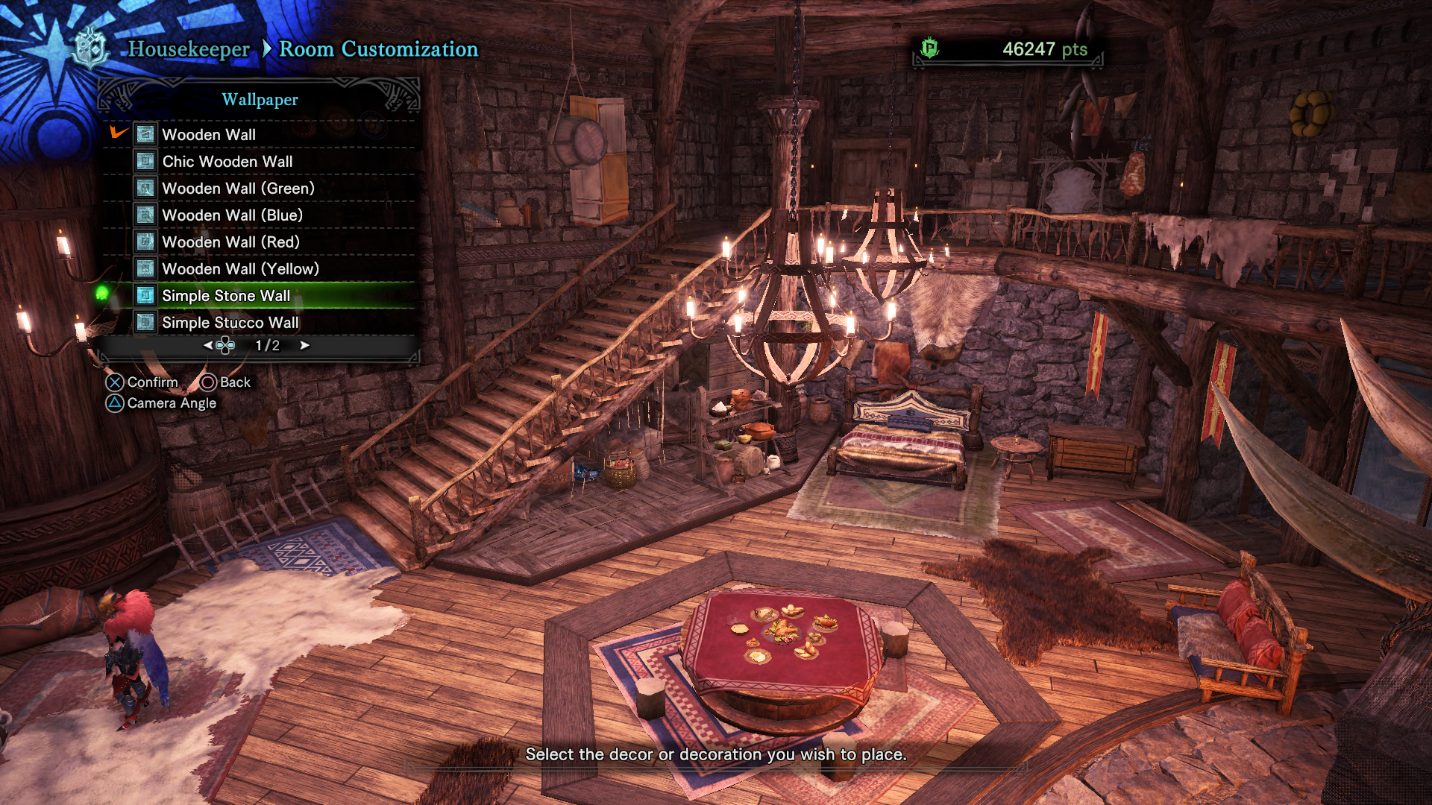
Task: Select the Wooden Wall wallpaper
Action: point(209,134)
